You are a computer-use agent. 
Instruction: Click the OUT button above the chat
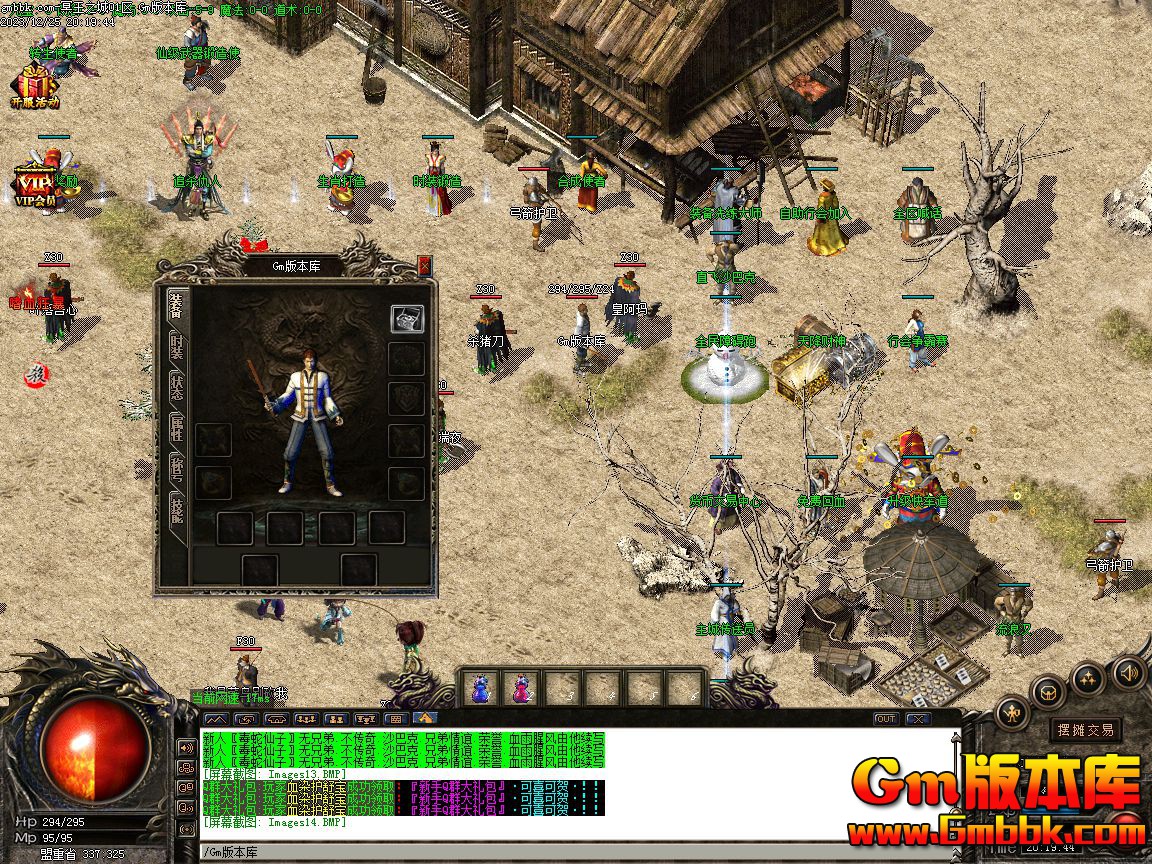(x=886, y=719)
